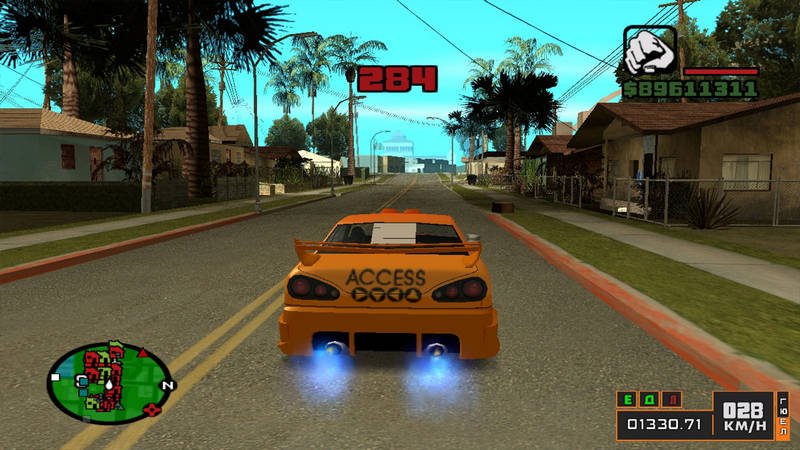Click the fist weapon icon
The image size is (800, 450).
(x=650, y=50)
